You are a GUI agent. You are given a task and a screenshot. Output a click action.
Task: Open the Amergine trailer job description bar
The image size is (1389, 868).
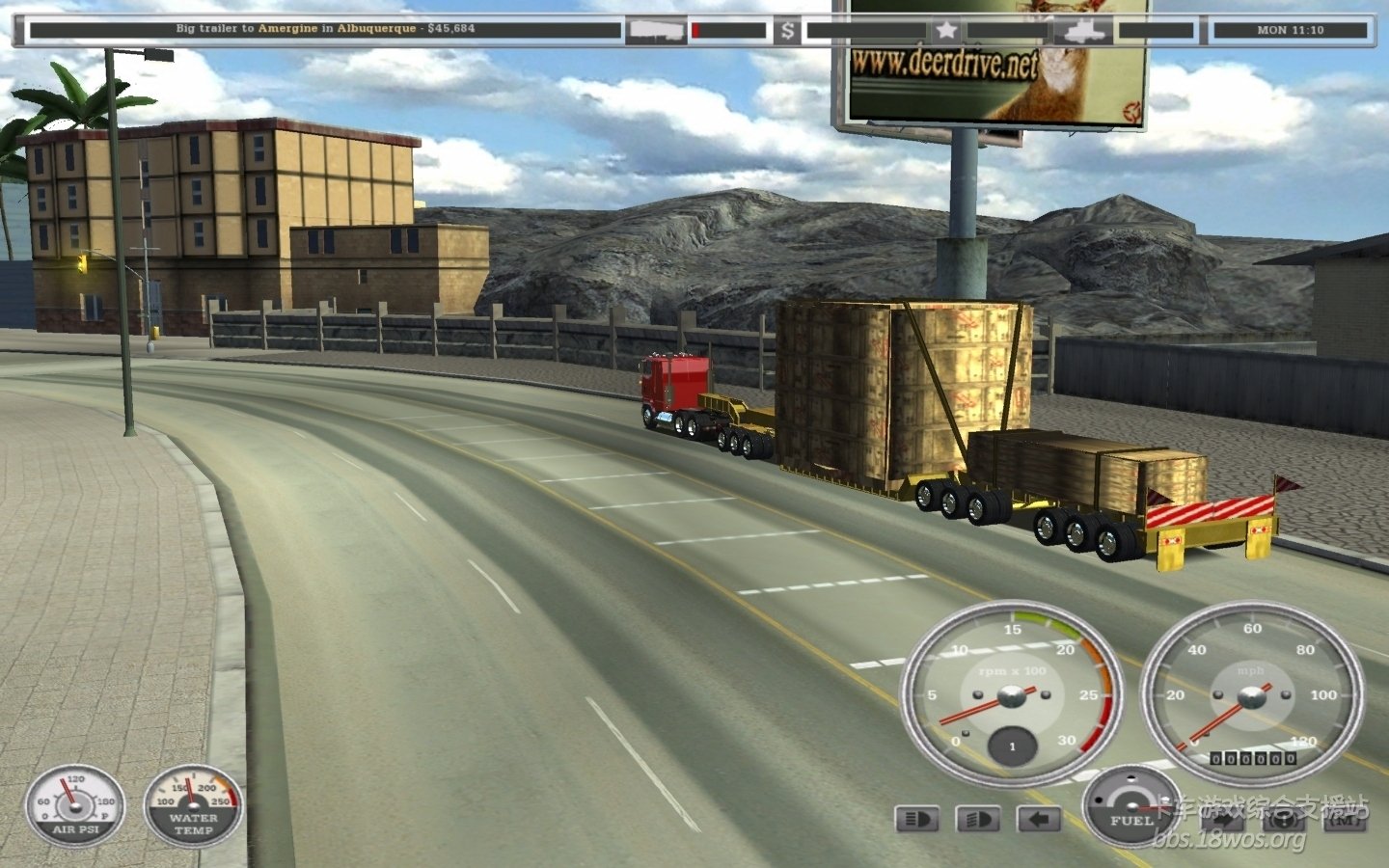(325, 29)
